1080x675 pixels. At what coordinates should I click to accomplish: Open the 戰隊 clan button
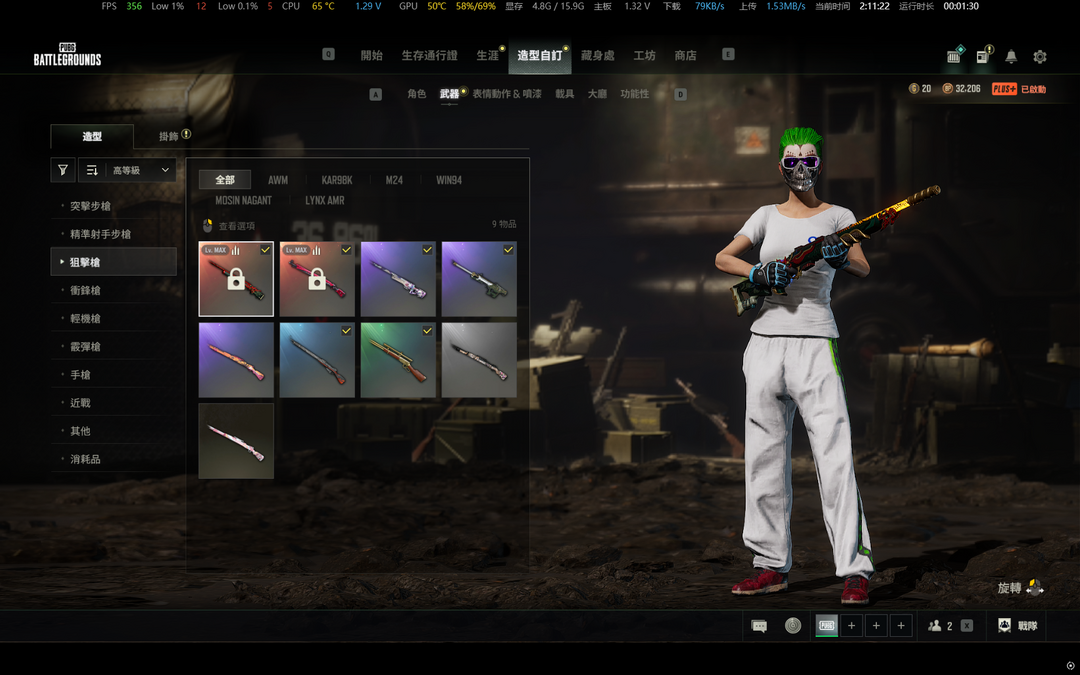pyautogui.click(x=1017, y=626)
